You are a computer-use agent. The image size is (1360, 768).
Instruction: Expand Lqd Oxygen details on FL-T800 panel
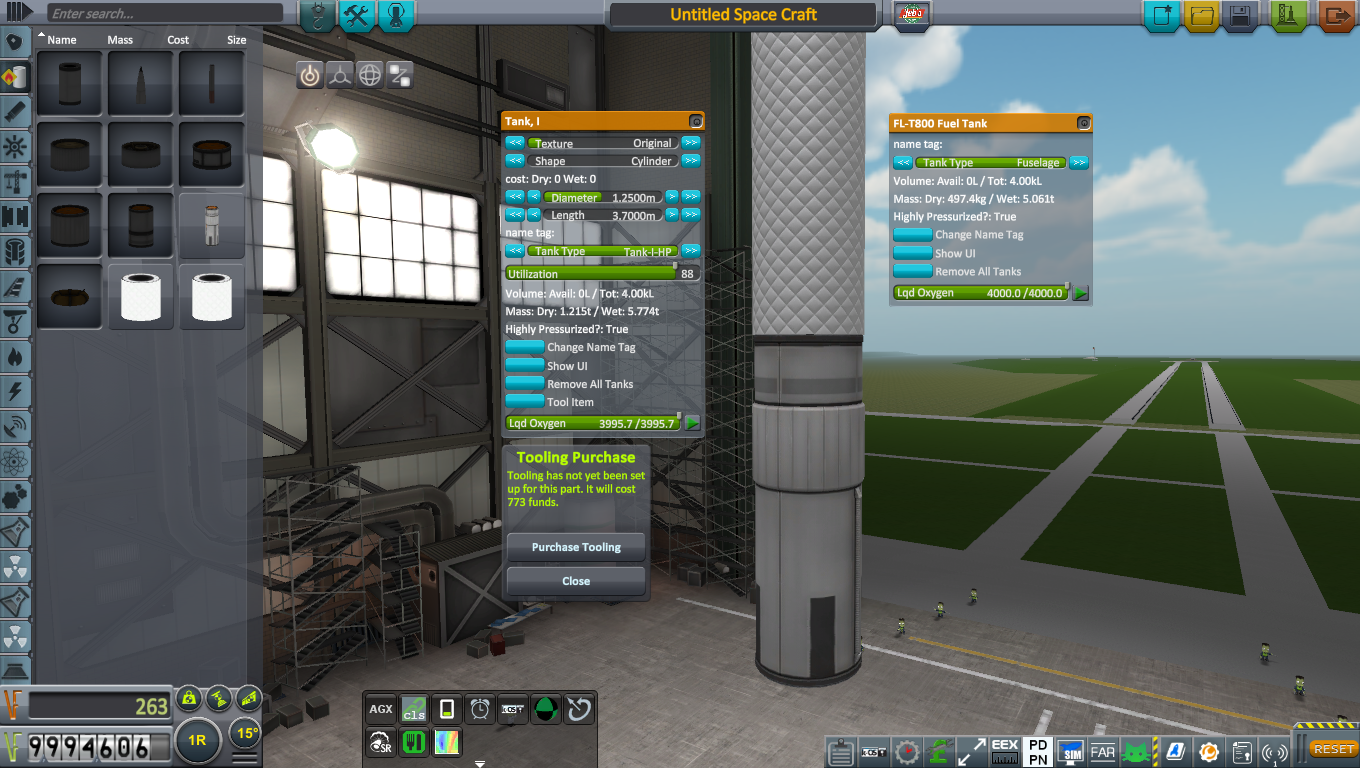tap(1078, 292)
